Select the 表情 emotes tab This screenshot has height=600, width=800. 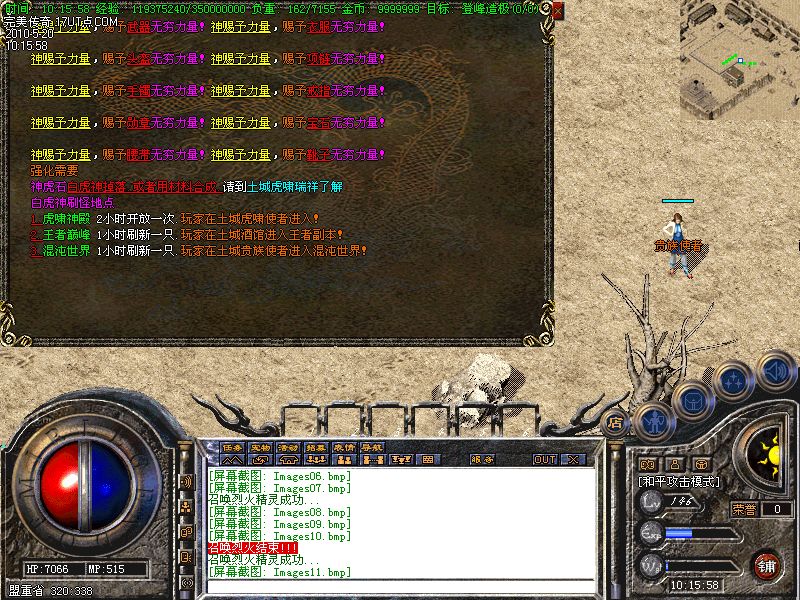pos(345,447)
